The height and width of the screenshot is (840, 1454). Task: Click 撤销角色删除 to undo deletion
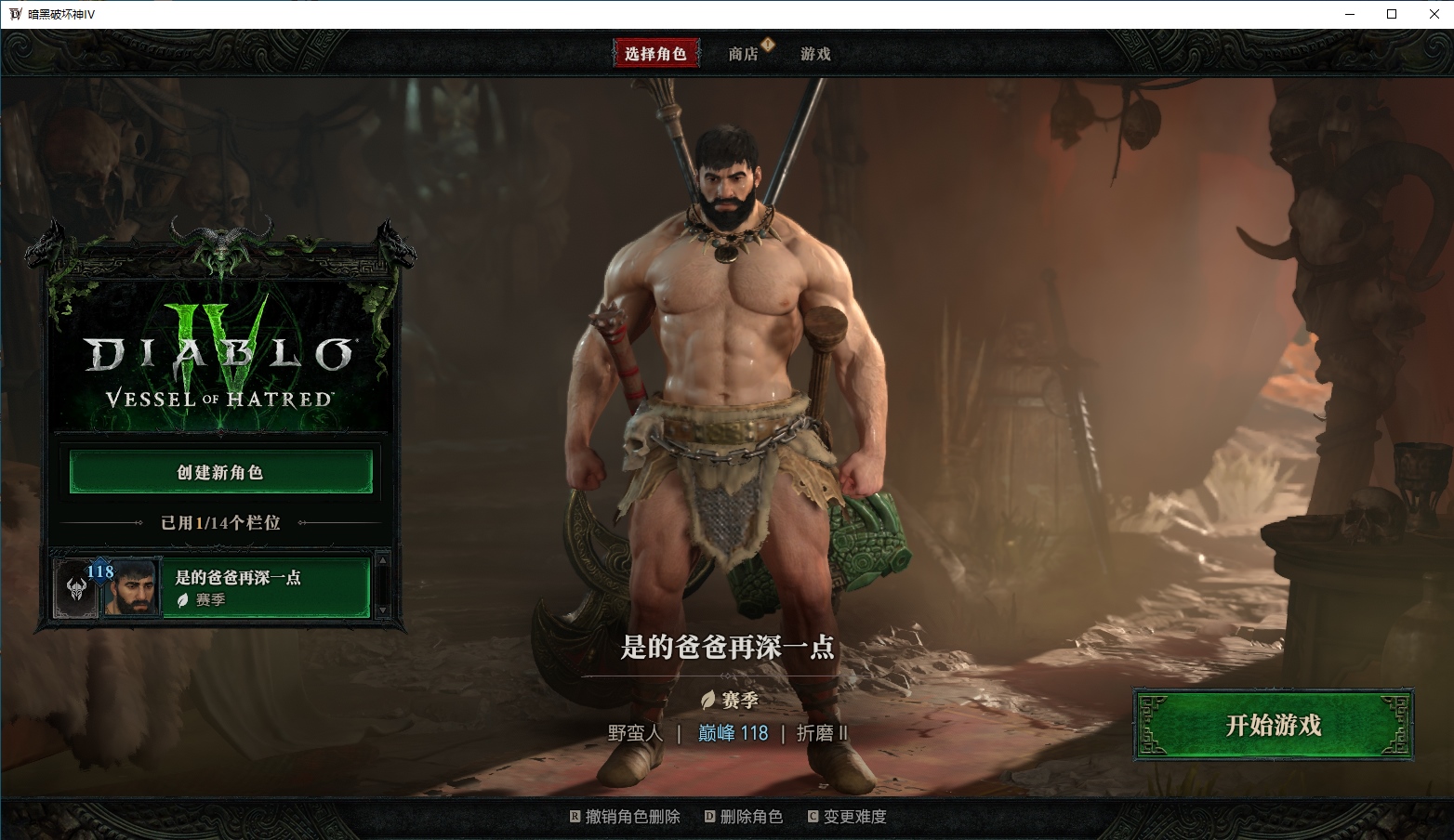pyautogui.click(x=625, y=817)
